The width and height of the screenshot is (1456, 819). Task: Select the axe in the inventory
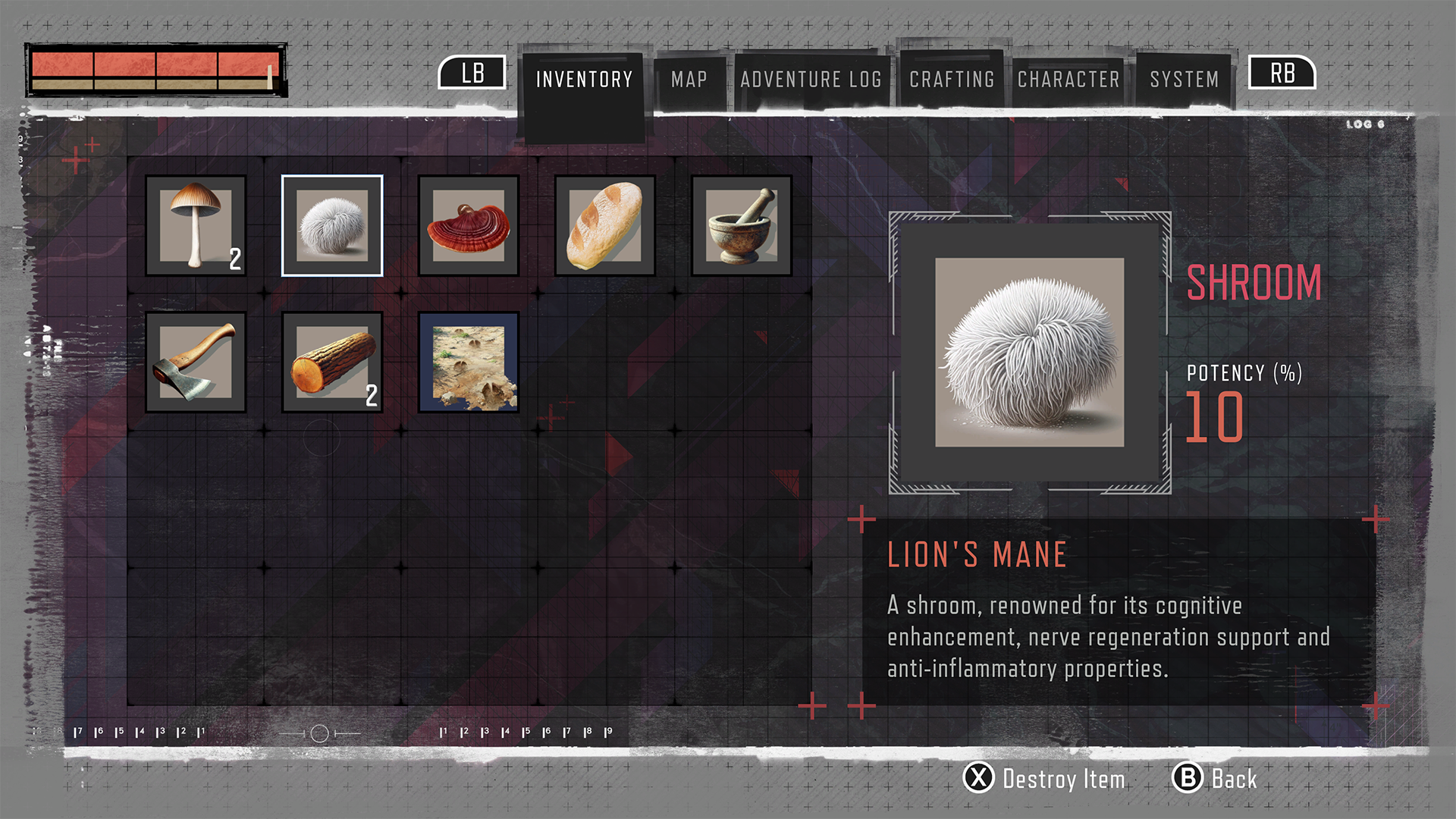point(195,362)
